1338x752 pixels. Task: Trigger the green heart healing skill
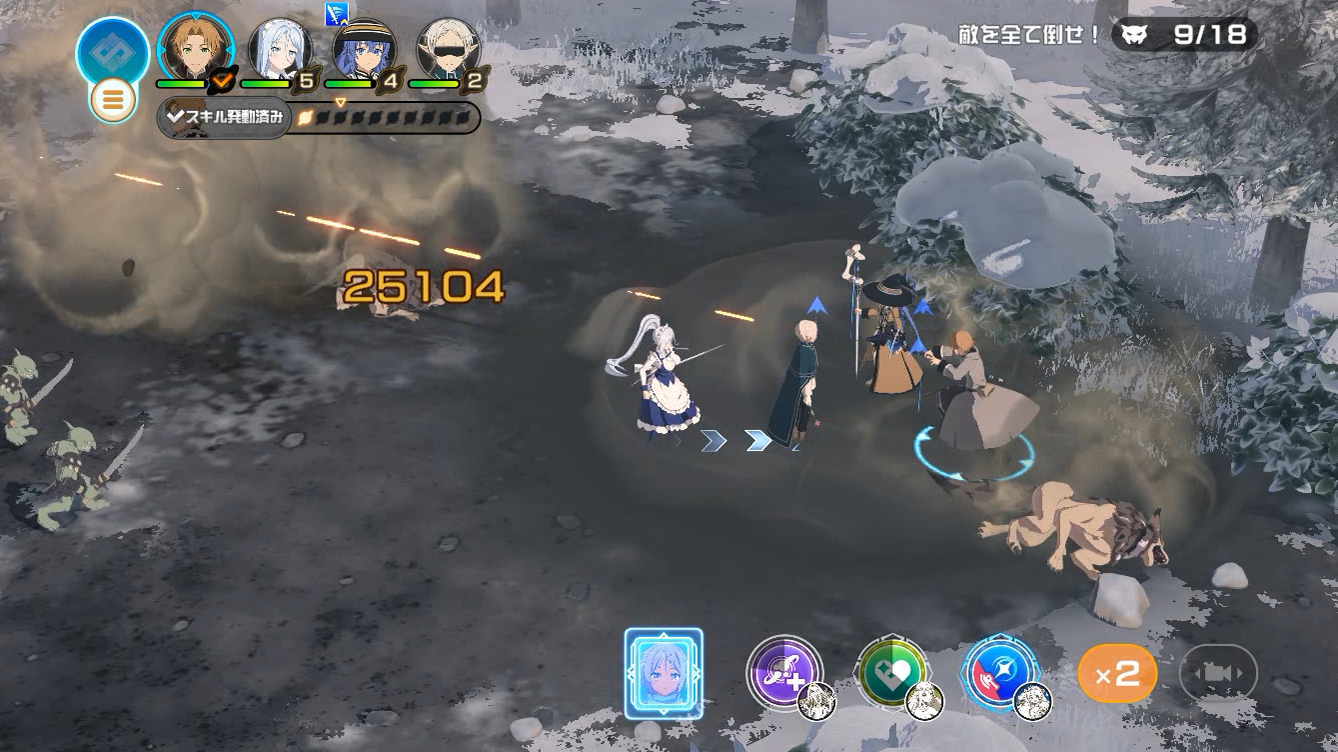click(892, 672)
